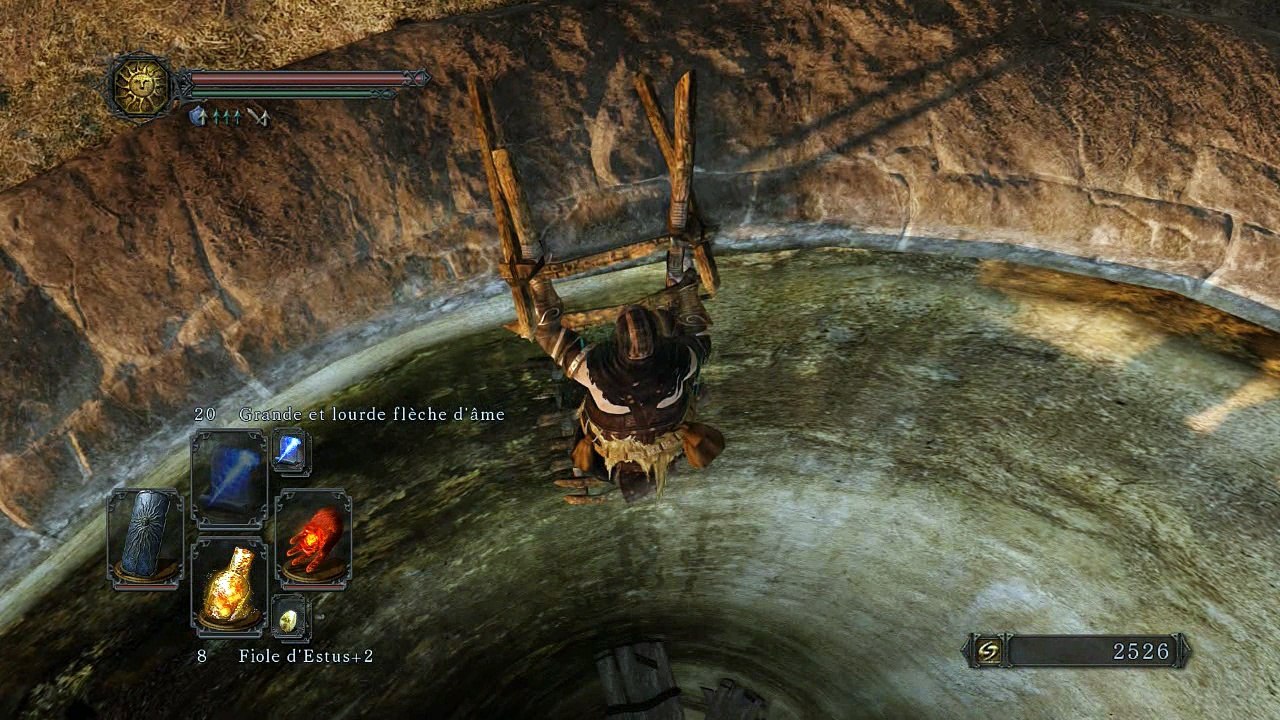Choose the blue sun-crest shield slot
The width and height of the screenshot is (1280, 720).
coord(145,535)
